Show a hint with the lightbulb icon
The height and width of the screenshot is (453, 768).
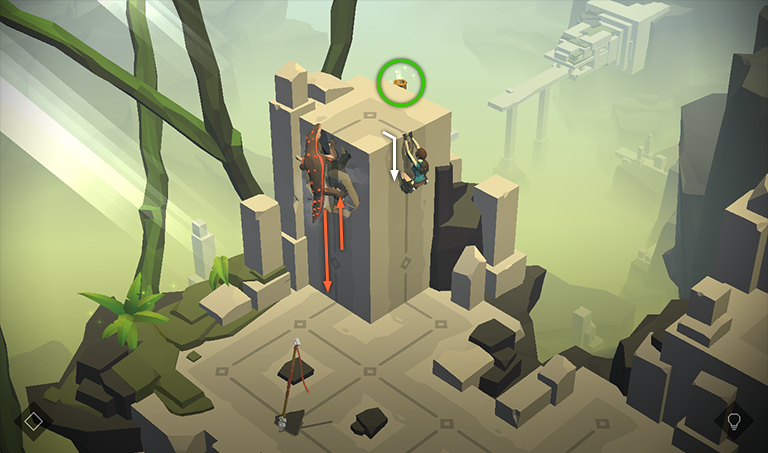point(734,420)
